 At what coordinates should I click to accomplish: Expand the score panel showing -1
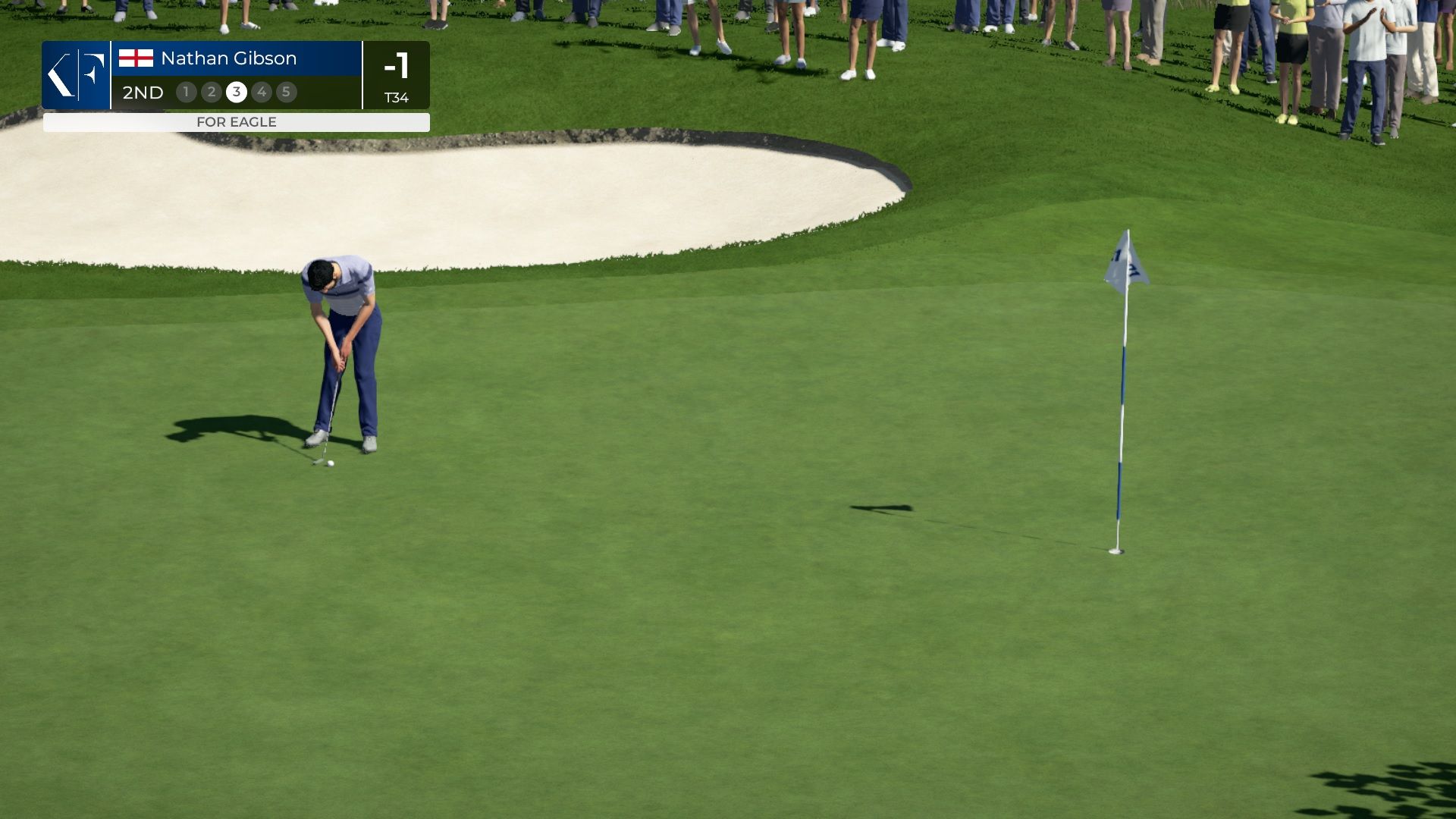pyautogui.click(x=397, y=75)
